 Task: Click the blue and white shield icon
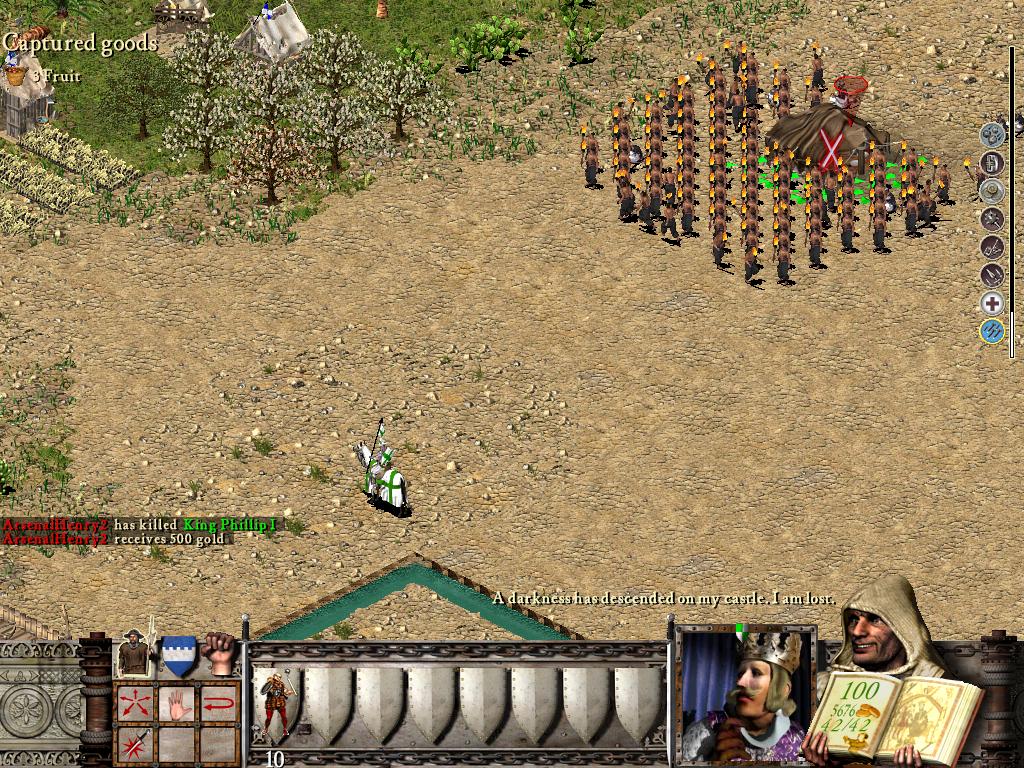tap(179, 655)
